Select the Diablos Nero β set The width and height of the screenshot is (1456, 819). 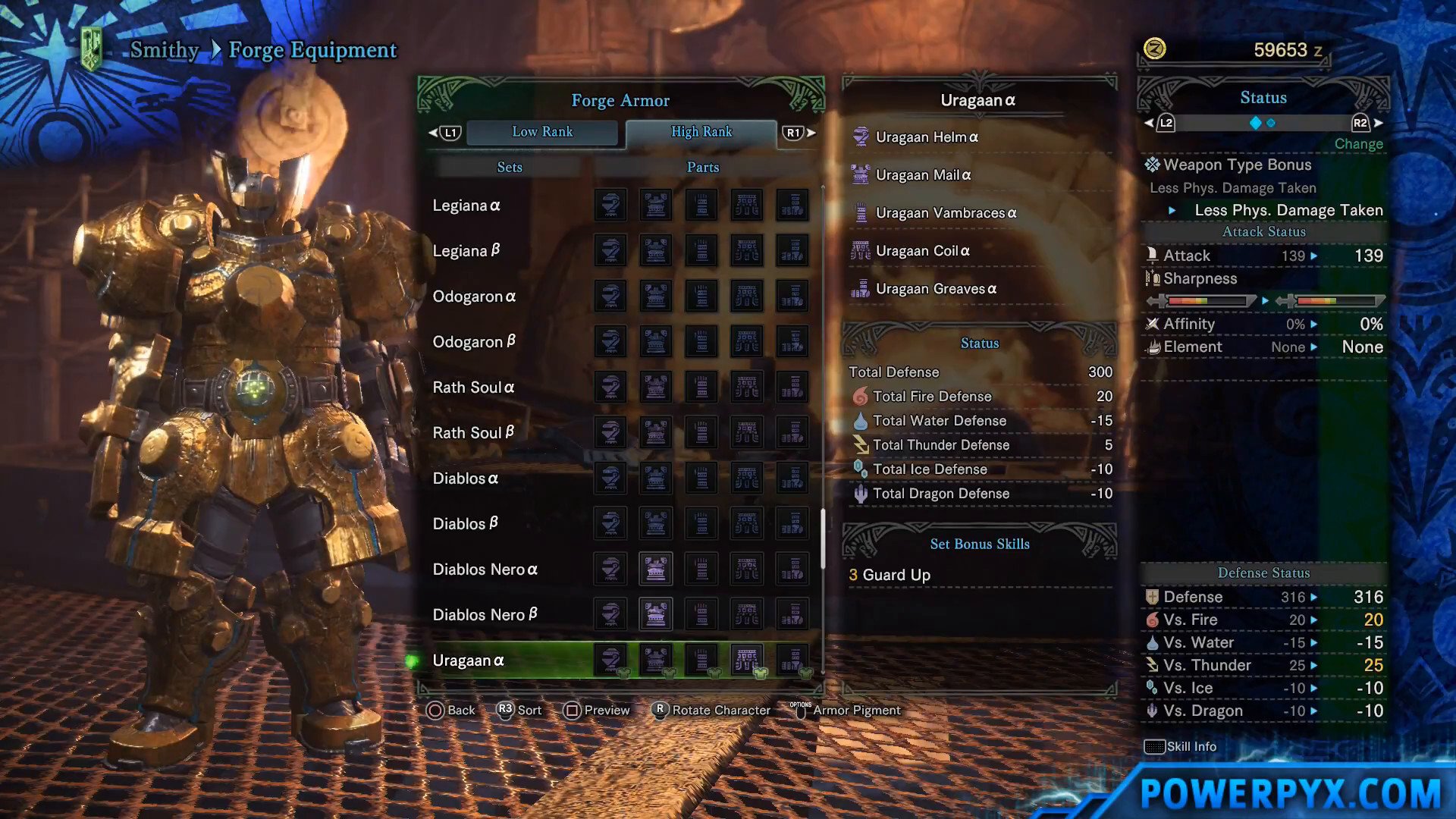point(485,615)
